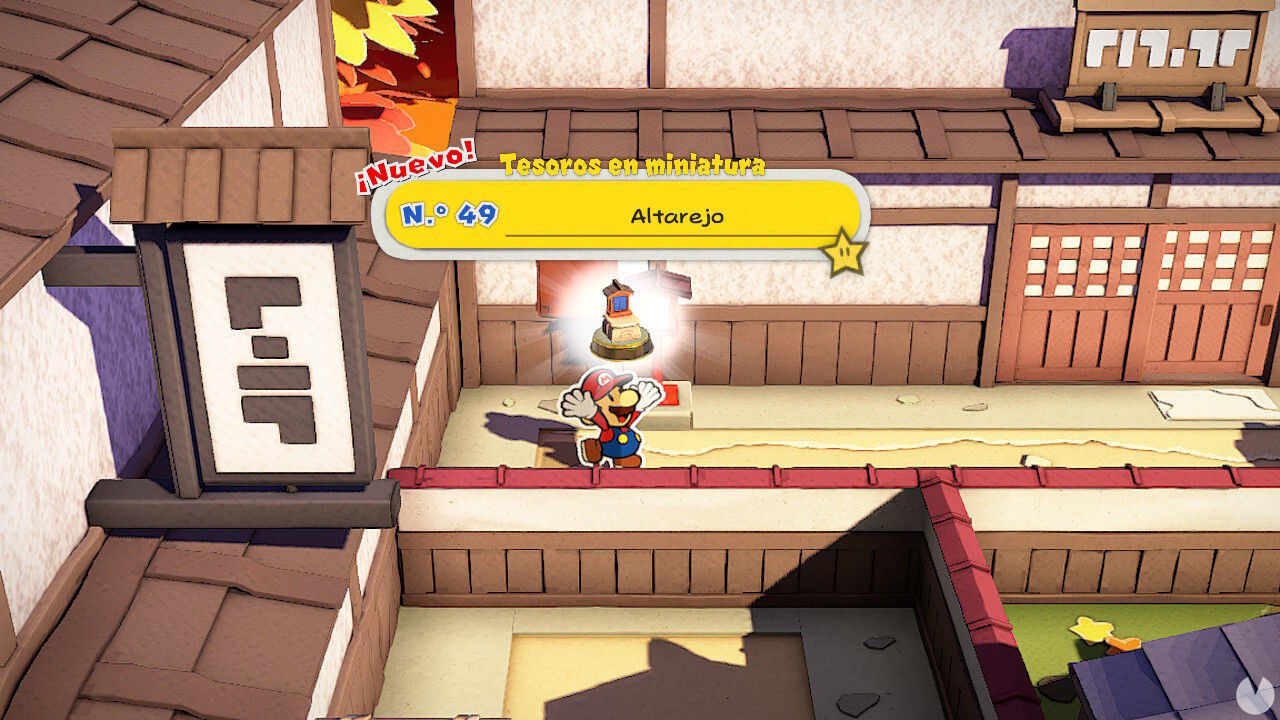1280x720 pixels.
Task: Click the Vandal watermark logo
Action: click(1257, 697)
